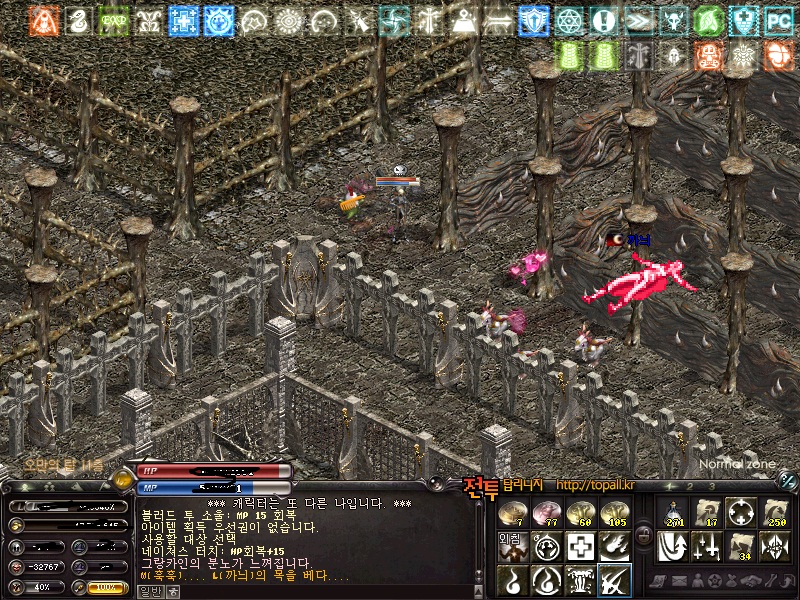Select the coin item with 105 count
This screenshot has height=600, width=800.
614,513
